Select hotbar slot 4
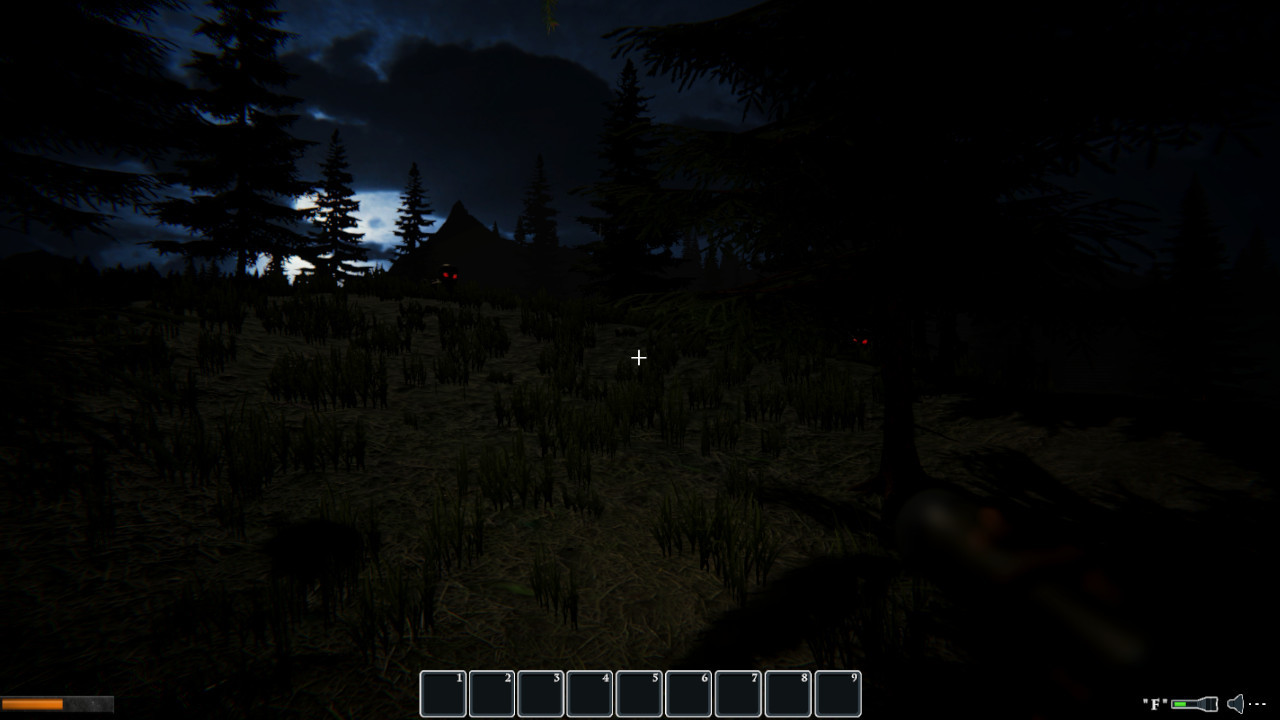Screen dimensions: 1280x720 pyautogui.click(x=589, y=693)
